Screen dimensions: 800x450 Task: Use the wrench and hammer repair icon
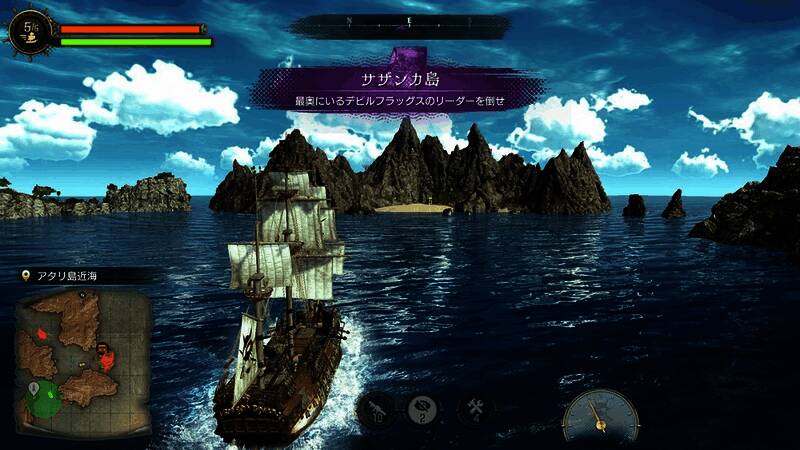(x=474, y=409)
